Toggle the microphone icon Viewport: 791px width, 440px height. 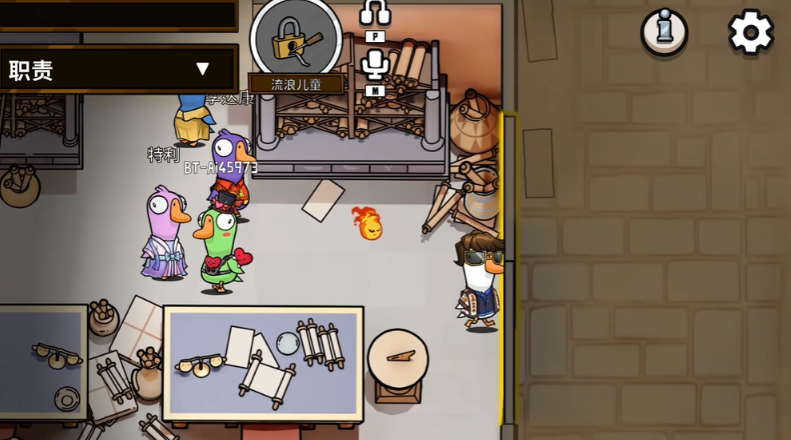pyautogui.click(x=375, y=65)
